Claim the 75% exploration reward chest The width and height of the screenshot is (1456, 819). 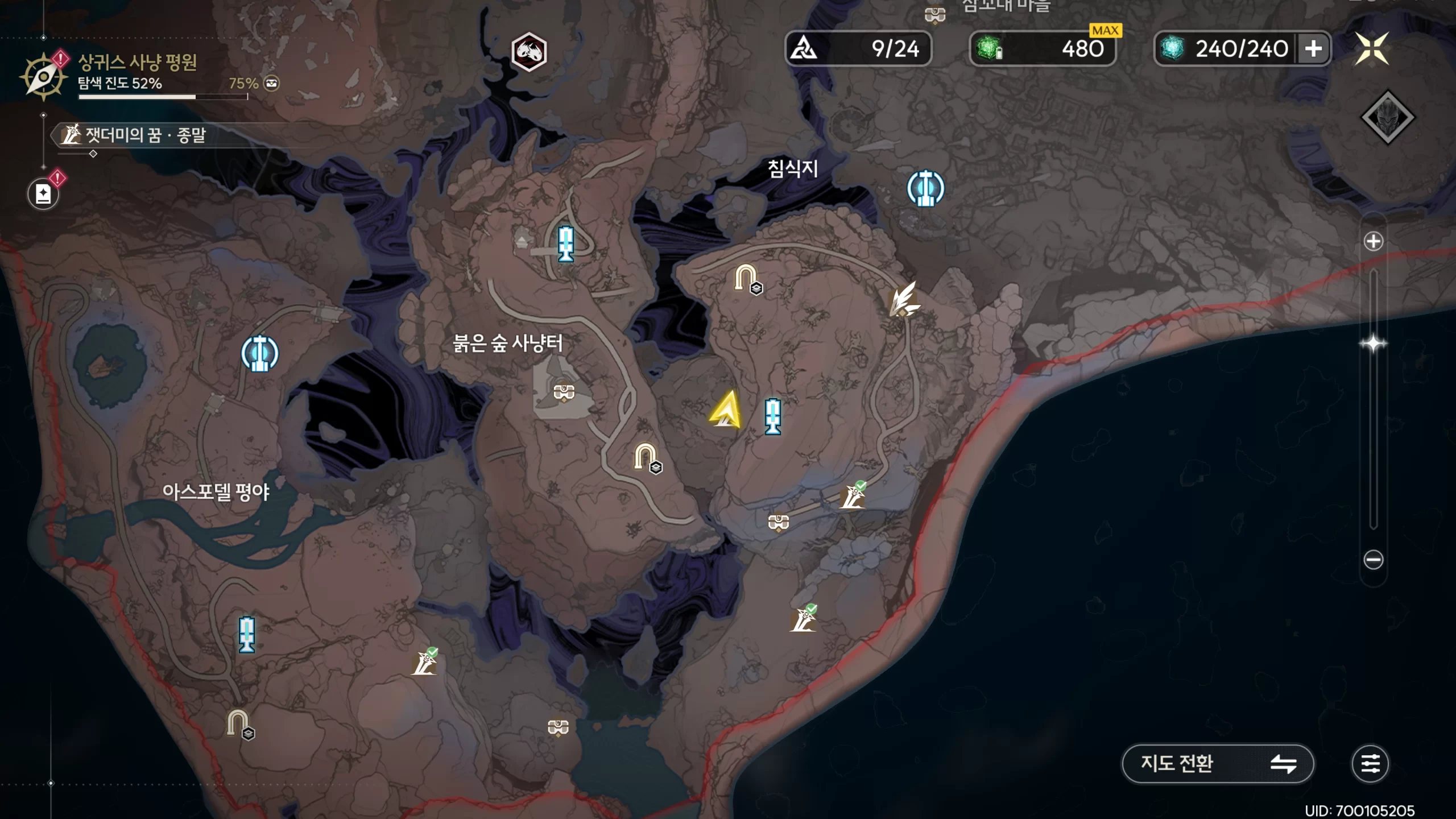click(x=272, y=84)
